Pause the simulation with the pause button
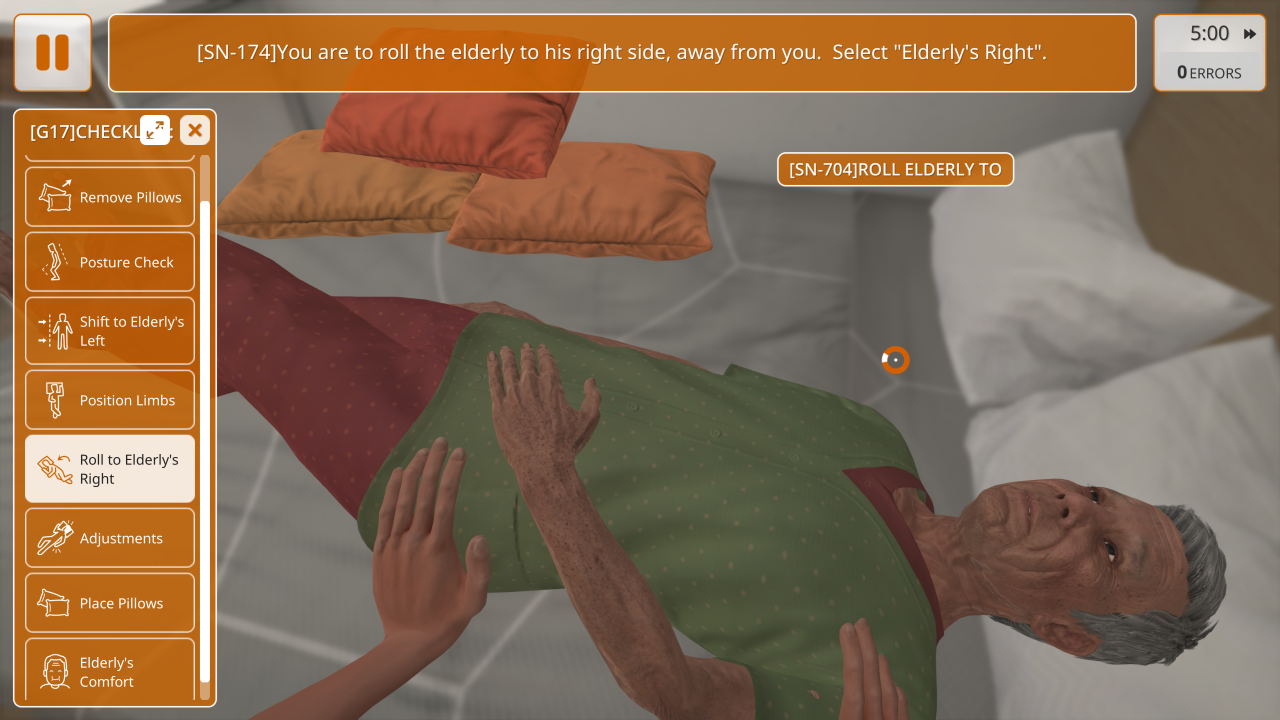This screenshot has width=1280, height=720. point(52,53)
